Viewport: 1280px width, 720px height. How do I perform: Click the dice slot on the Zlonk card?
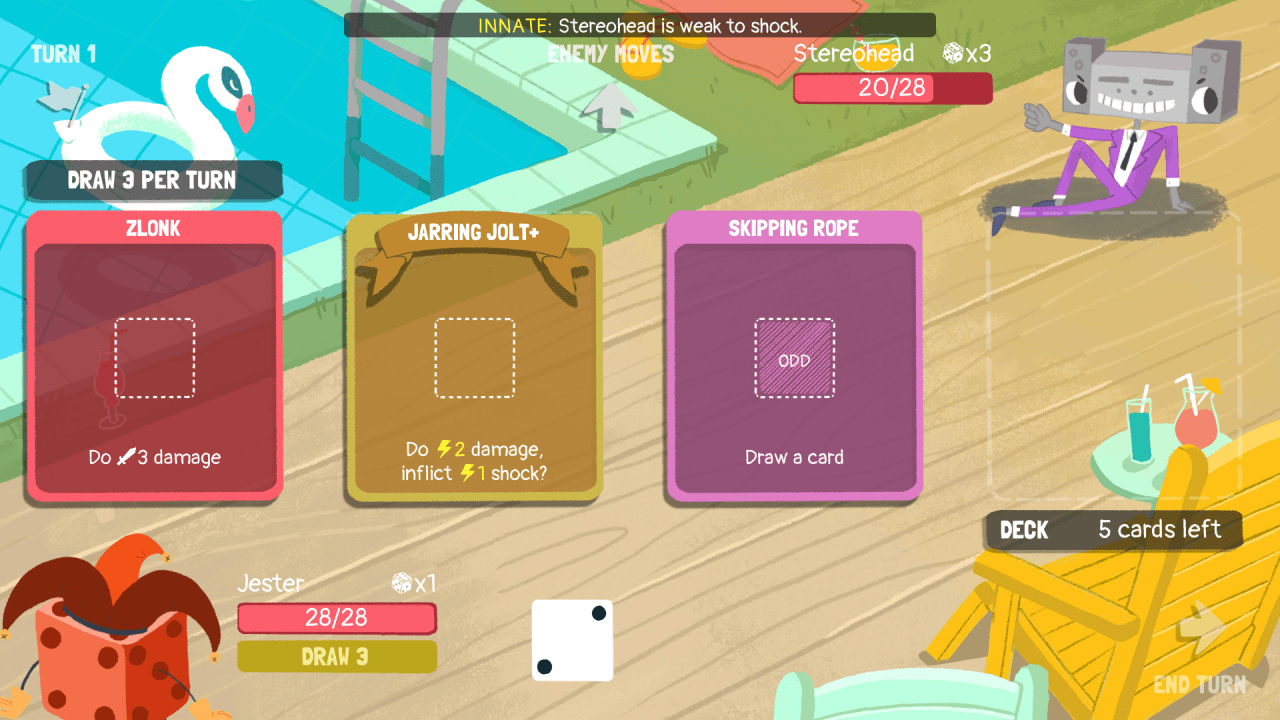tap(154, 356)
